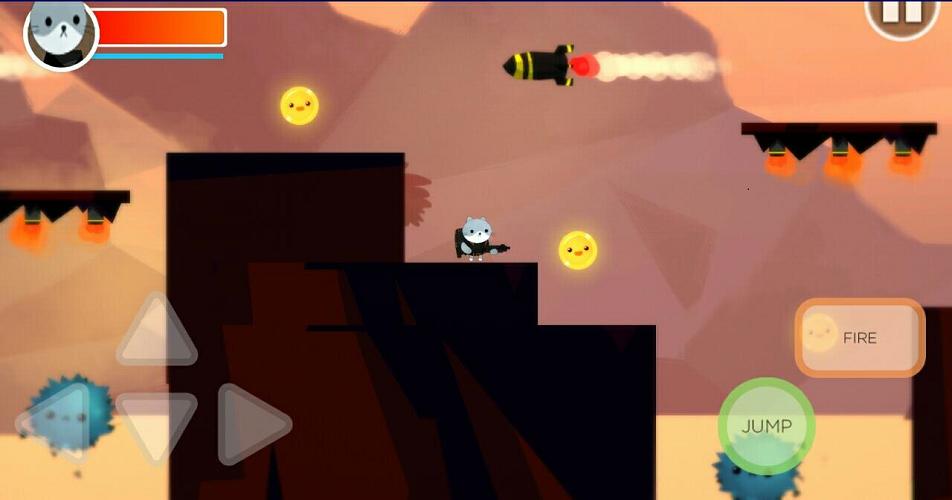The height and width of the screenshot is (500, 952).
Task: Tap the down arrow on the d-pad
Action: point(156,424)
